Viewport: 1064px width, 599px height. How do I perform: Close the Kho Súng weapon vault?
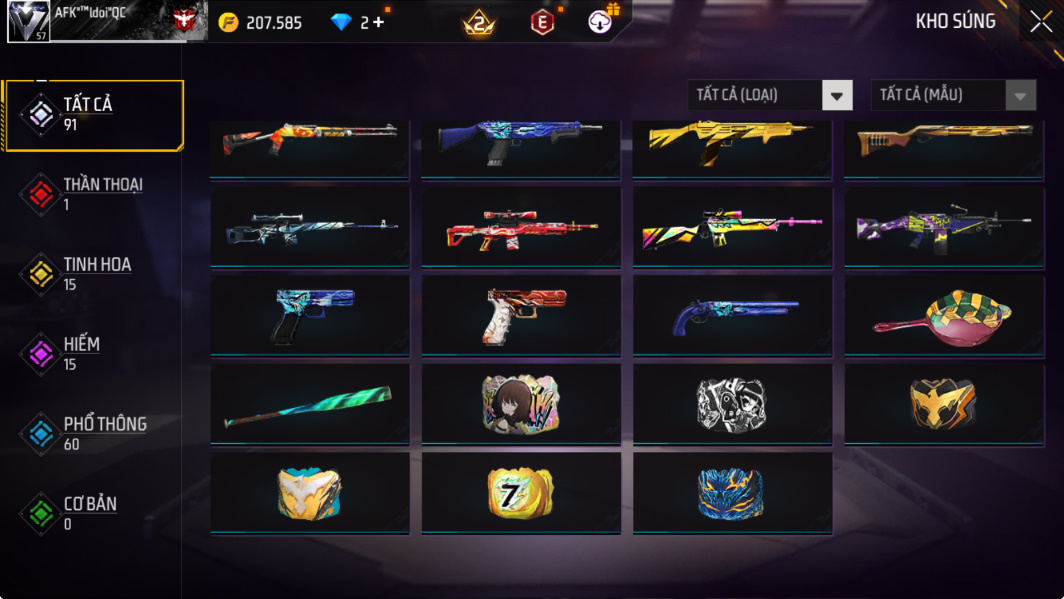coord(1040,21)
